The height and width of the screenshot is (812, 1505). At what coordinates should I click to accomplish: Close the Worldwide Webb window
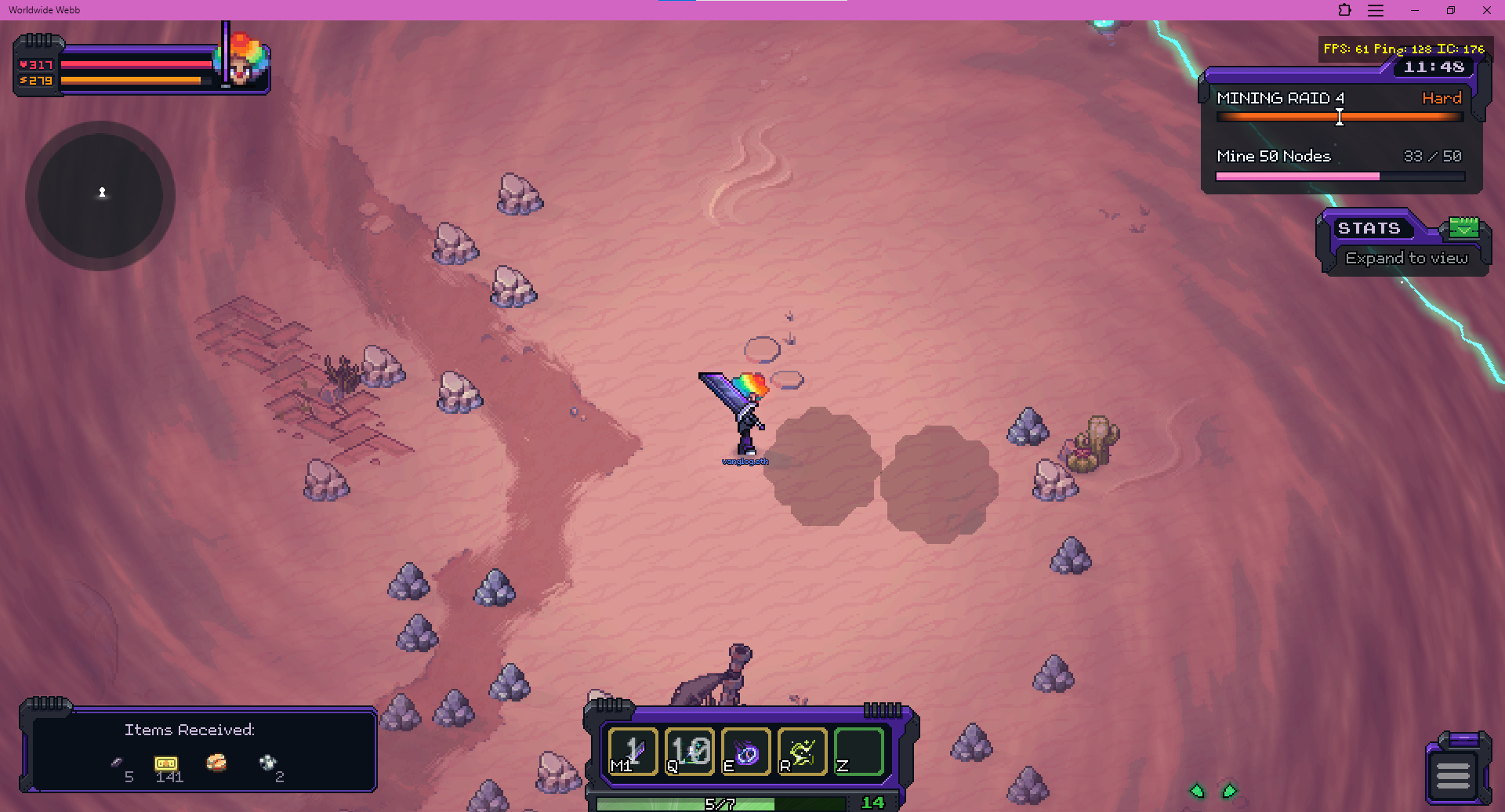tap(1486, 10)
